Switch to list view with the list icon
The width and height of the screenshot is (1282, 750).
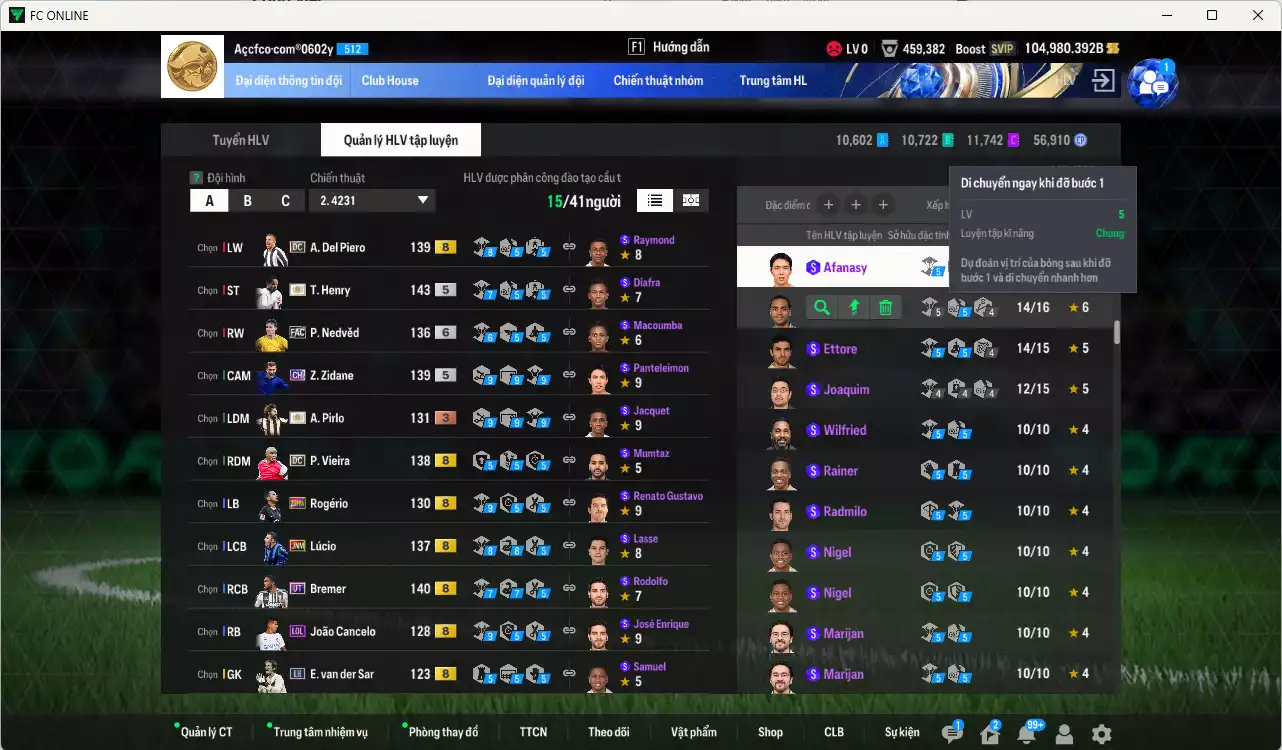[654, 200]
